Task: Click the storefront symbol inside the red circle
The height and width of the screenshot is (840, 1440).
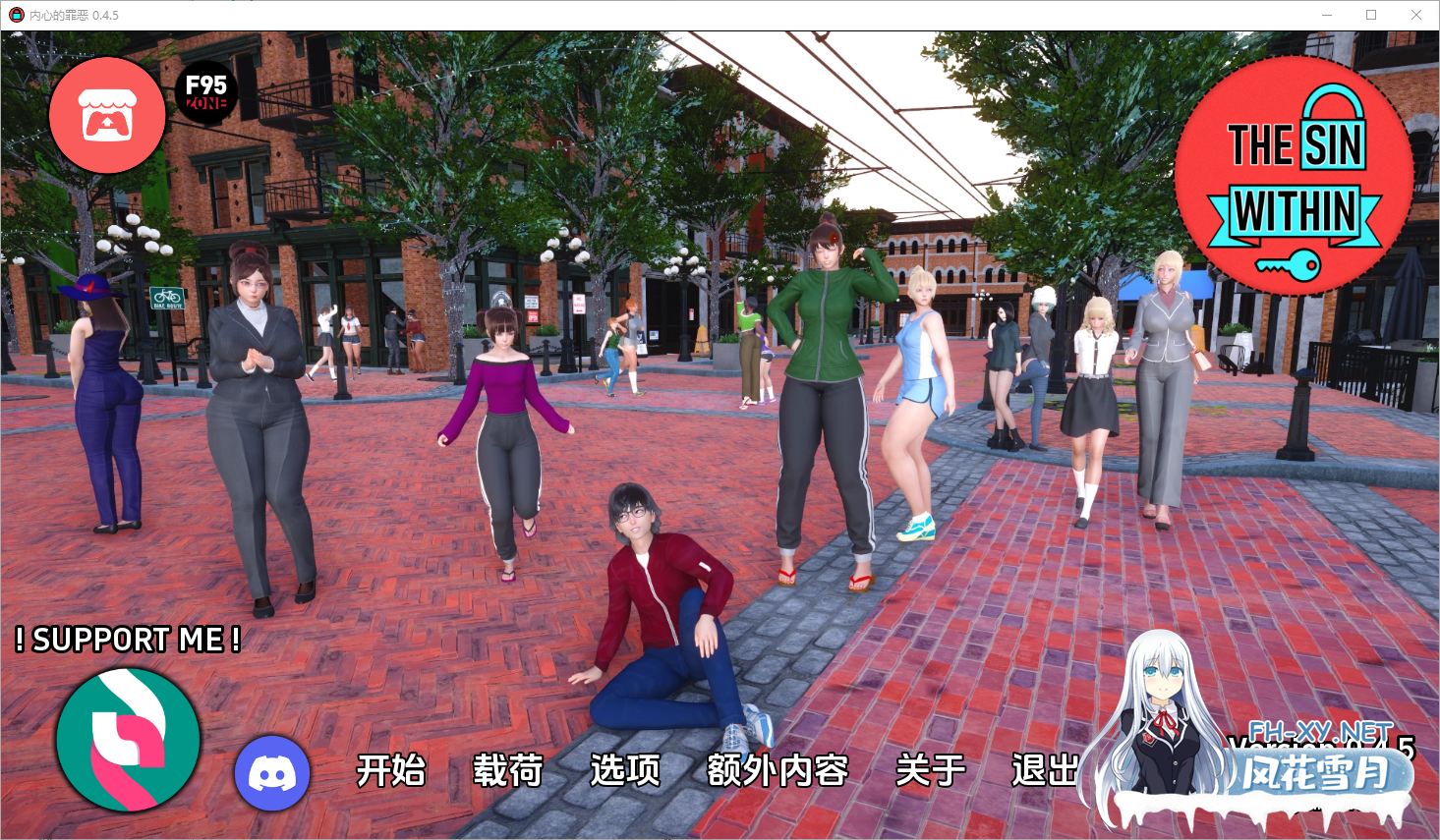Action: click(x=106, y=115)
